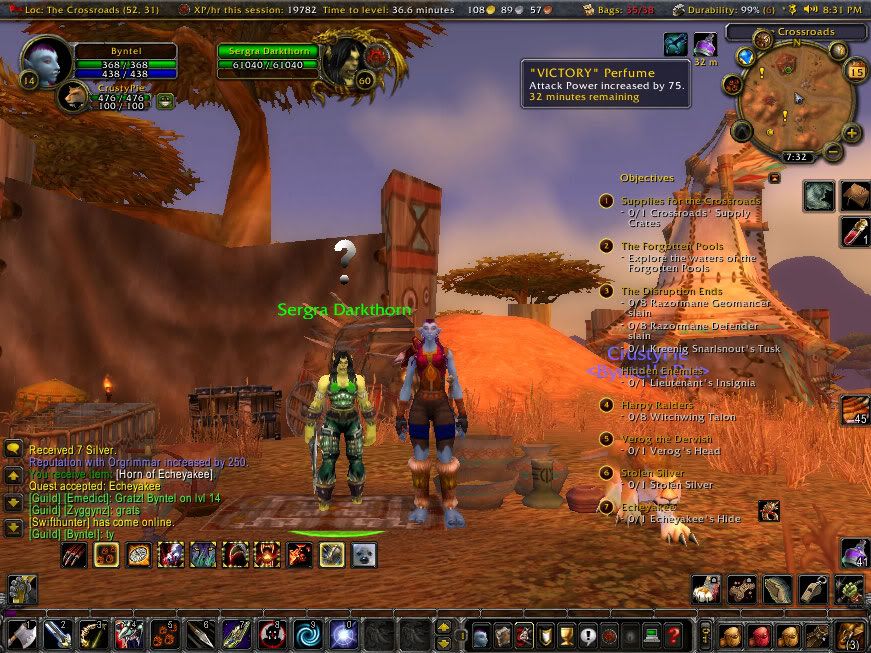Select The Disruption Ends quest entry
871x653 pixels.
click(x=671, y=291)
